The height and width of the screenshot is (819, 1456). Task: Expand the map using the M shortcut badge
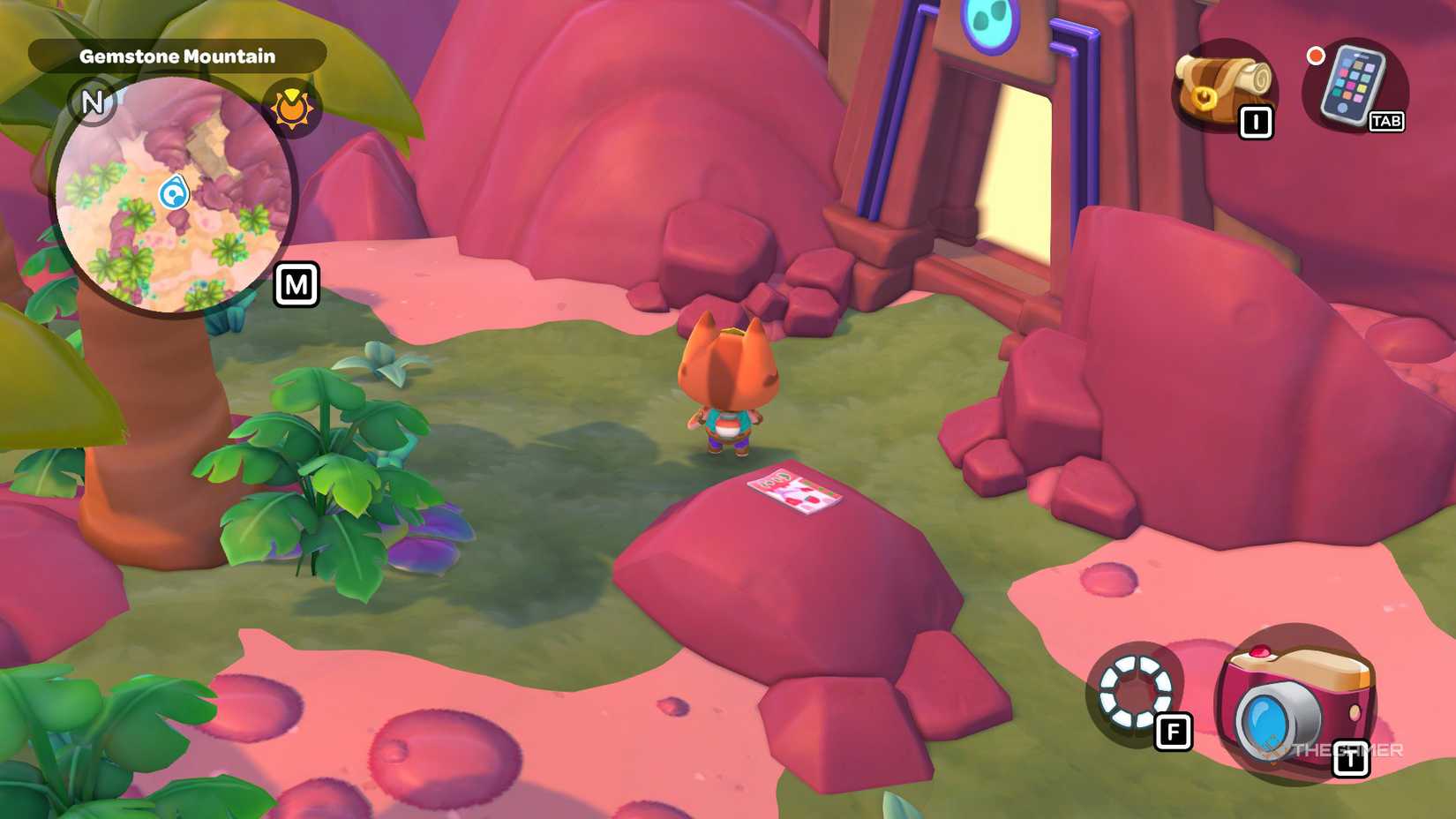(296, 284)
